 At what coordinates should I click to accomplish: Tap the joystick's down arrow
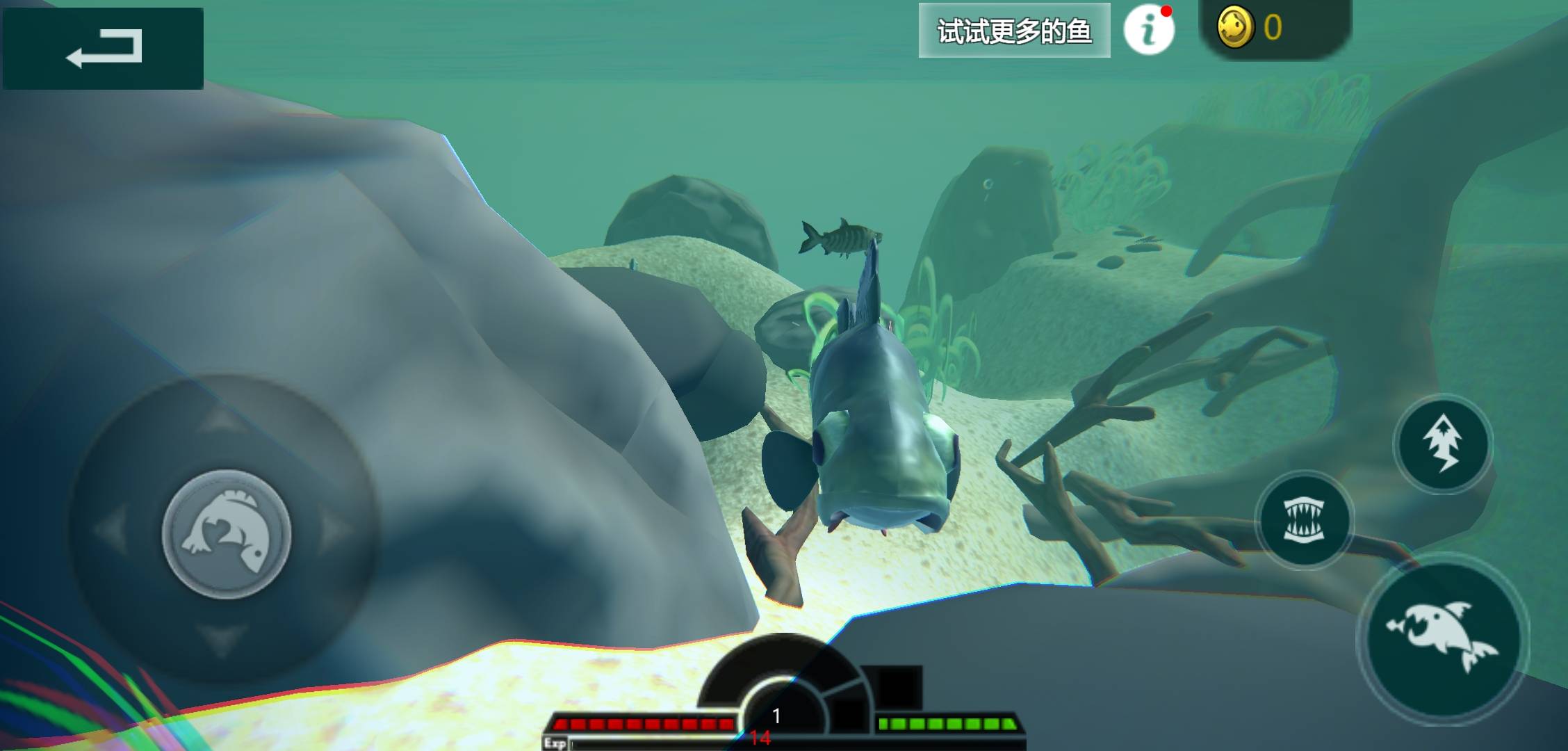224,640
